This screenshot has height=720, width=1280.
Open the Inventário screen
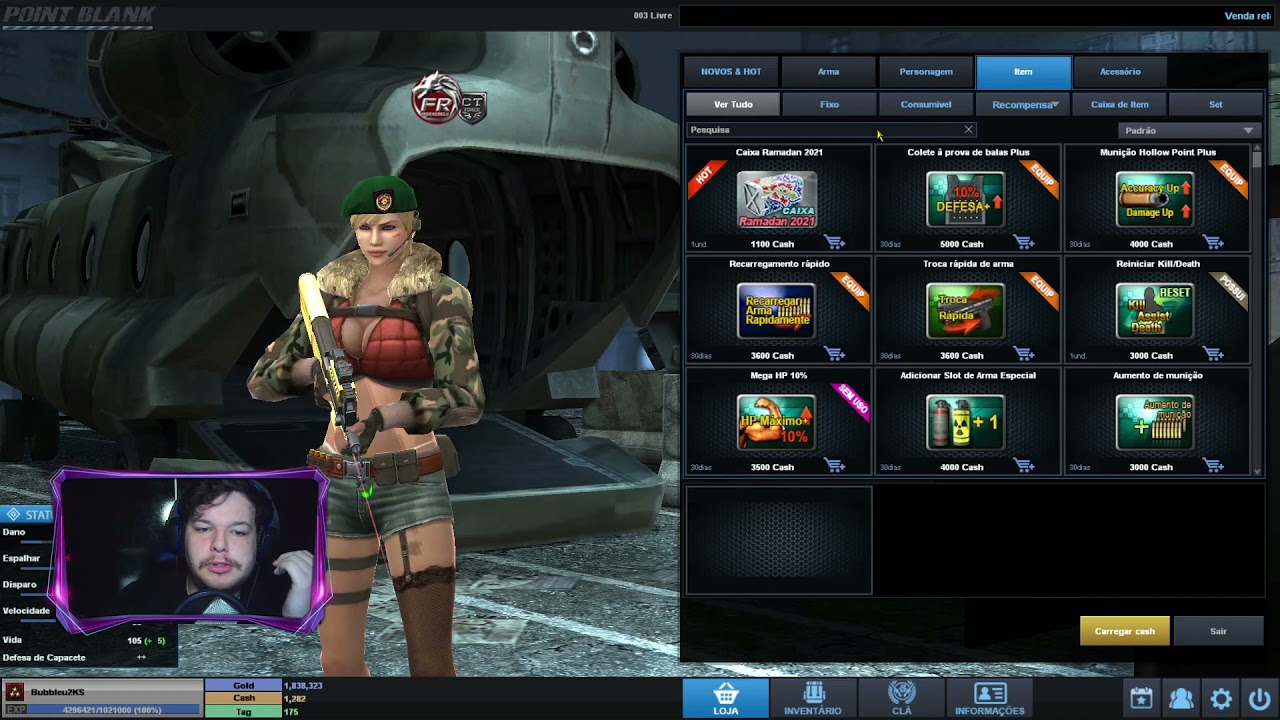(x=813, y=698)
